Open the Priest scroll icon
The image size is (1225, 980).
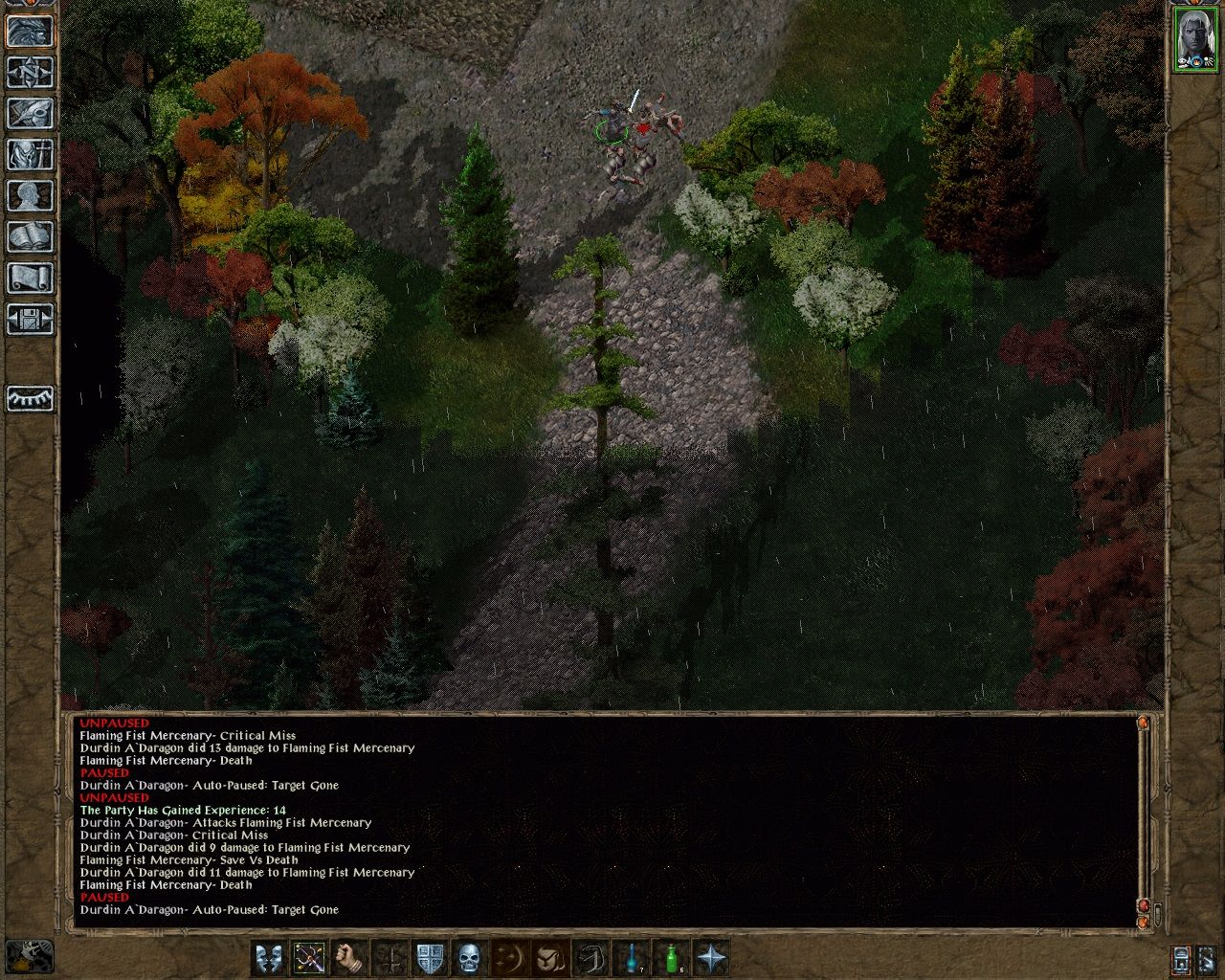coord(29,278)
